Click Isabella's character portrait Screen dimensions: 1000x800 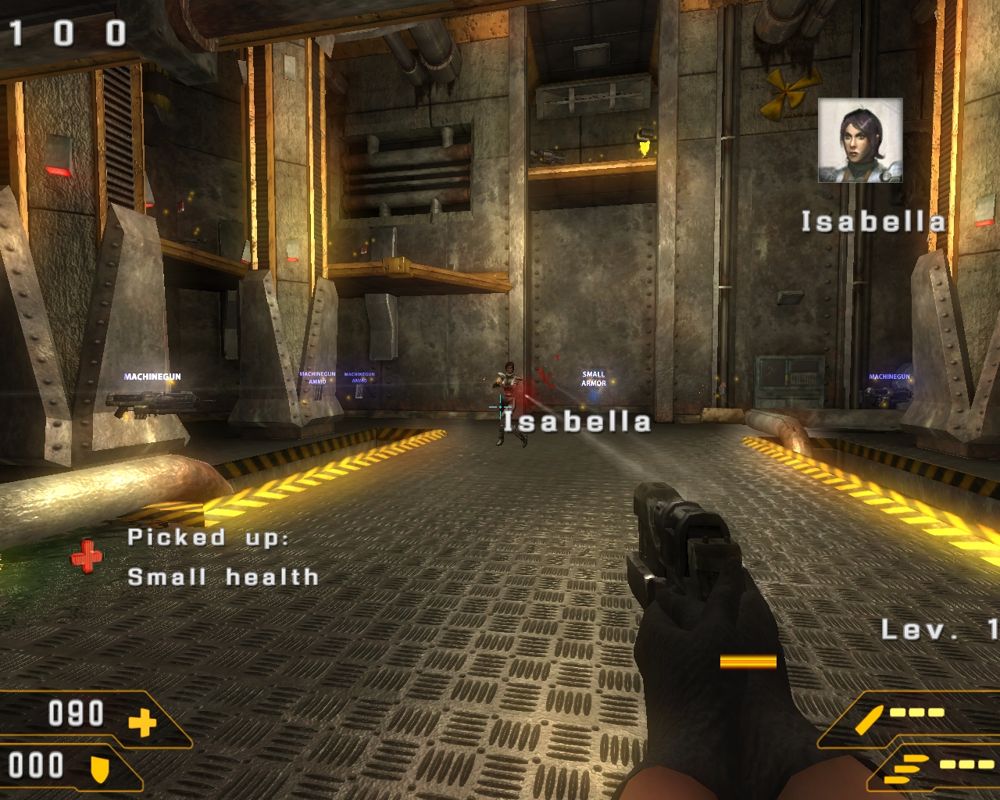coord(860,140)
